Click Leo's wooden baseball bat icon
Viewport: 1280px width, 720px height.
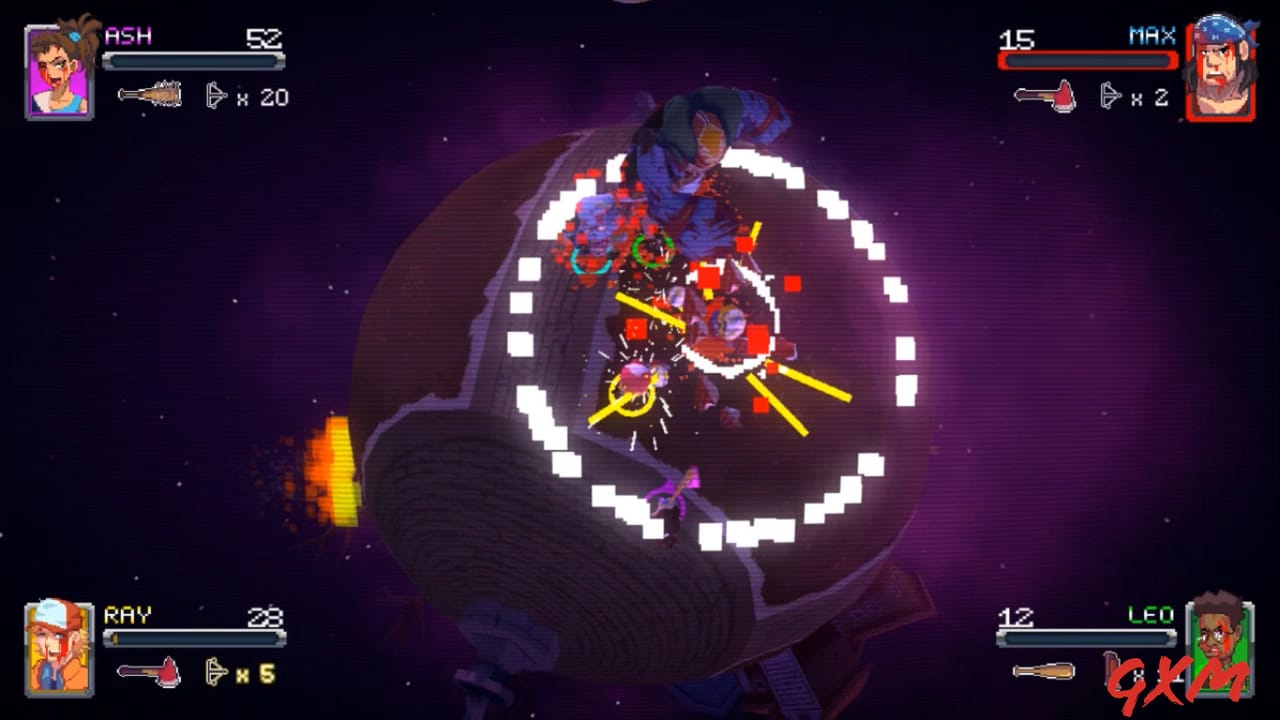pyautogui.click(x=1045, y=673)
